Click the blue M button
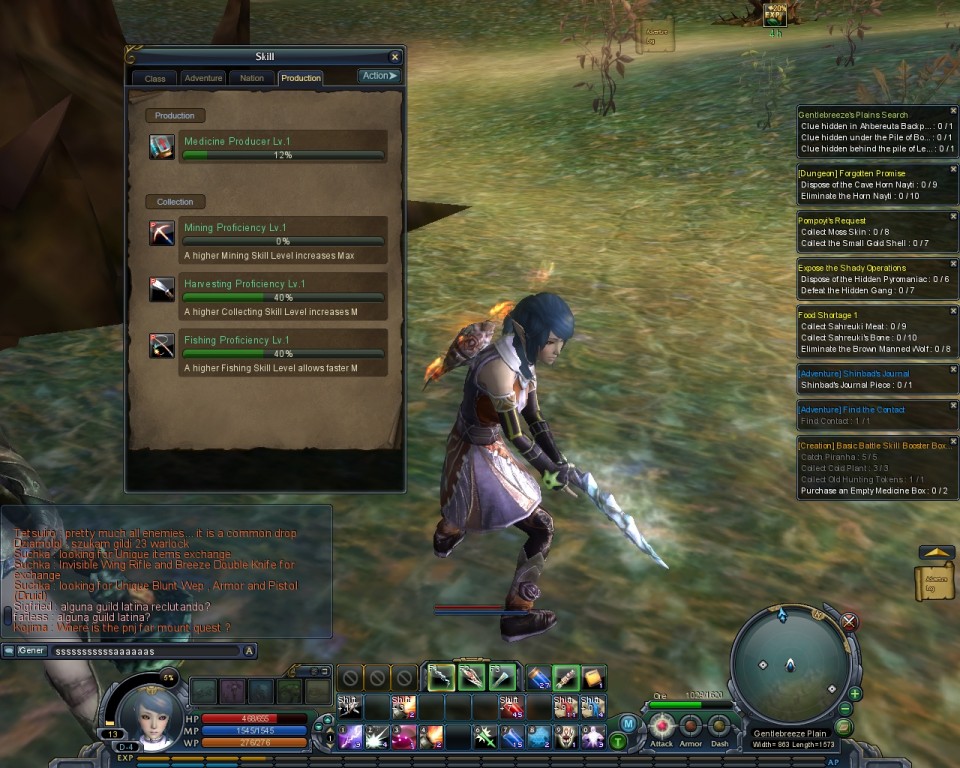 point(628,723)
